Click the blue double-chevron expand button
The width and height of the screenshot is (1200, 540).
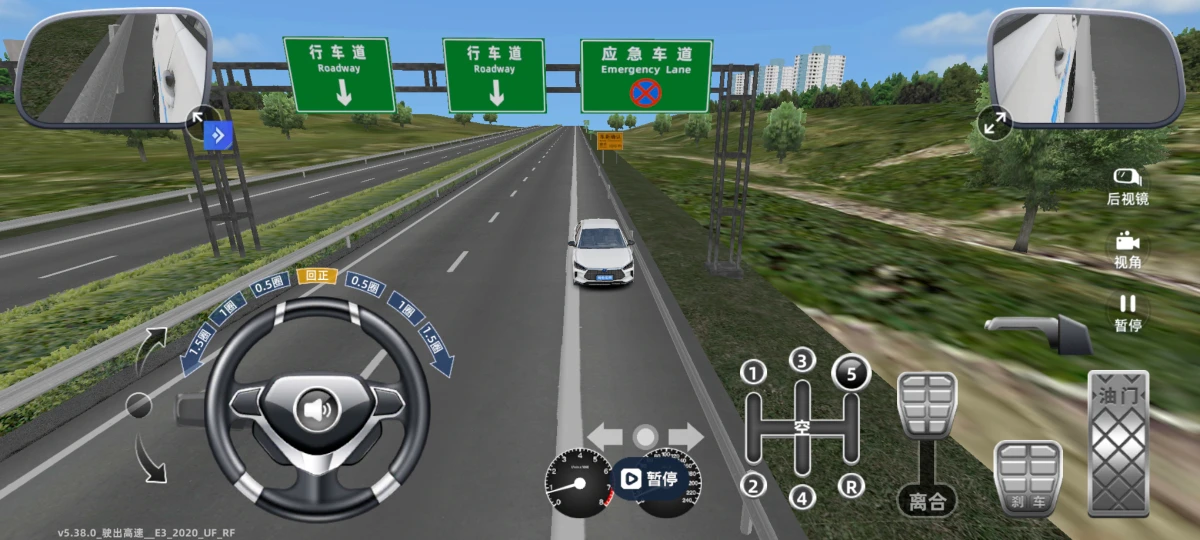click(218, 136)
